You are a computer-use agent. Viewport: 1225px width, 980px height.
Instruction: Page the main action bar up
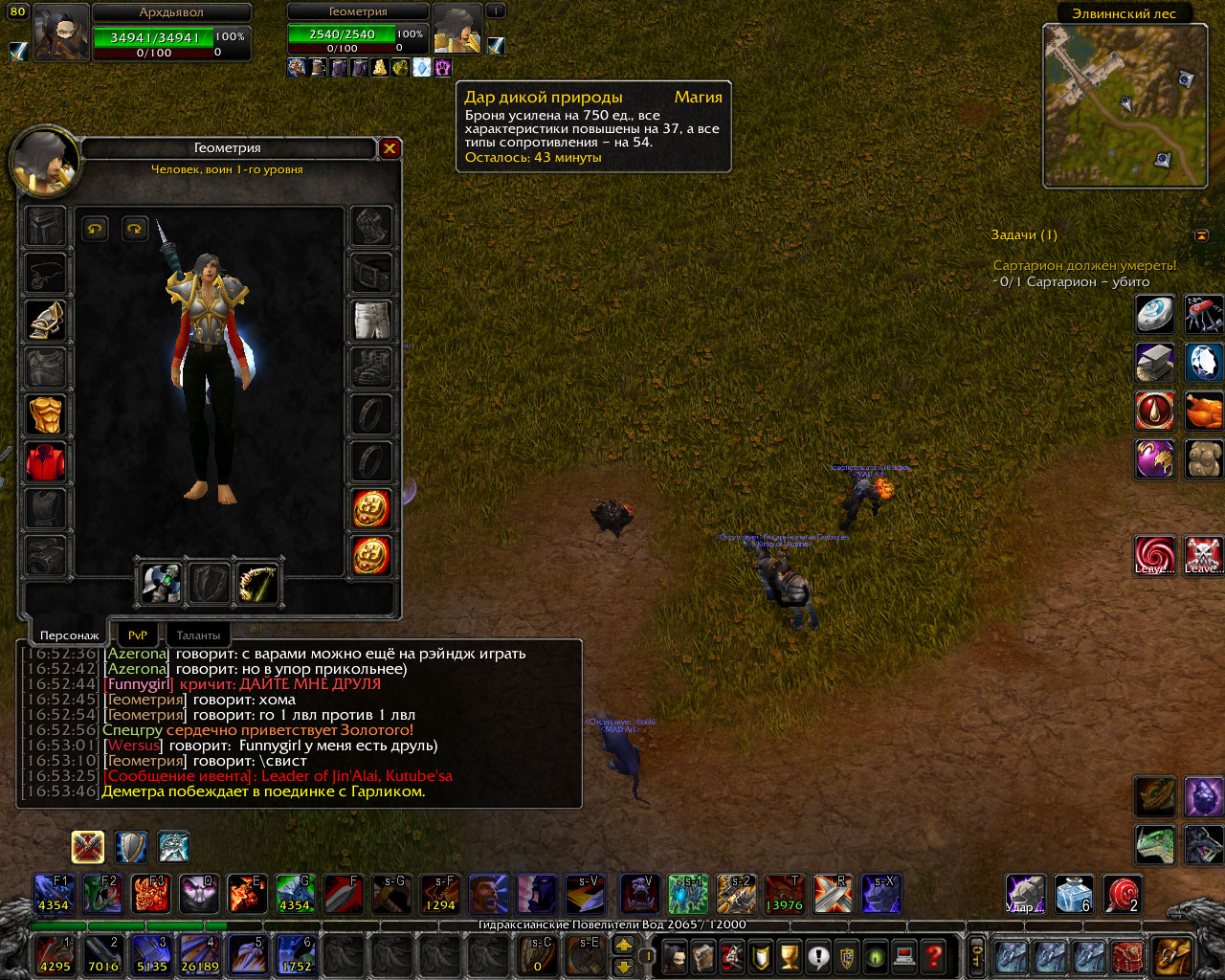click(x=623, y=945)
